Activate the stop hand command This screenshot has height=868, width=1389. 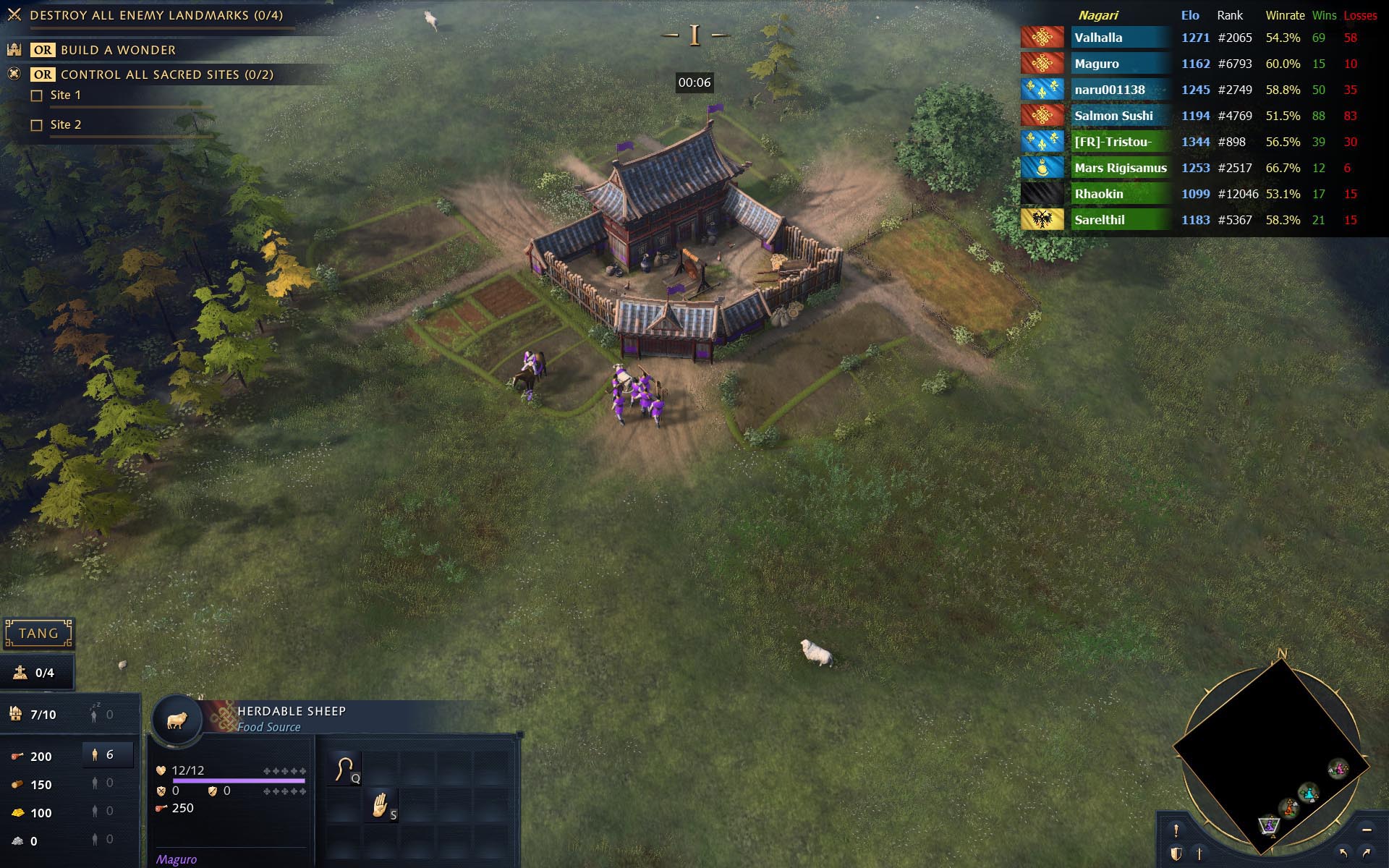[x=381, y=805]
